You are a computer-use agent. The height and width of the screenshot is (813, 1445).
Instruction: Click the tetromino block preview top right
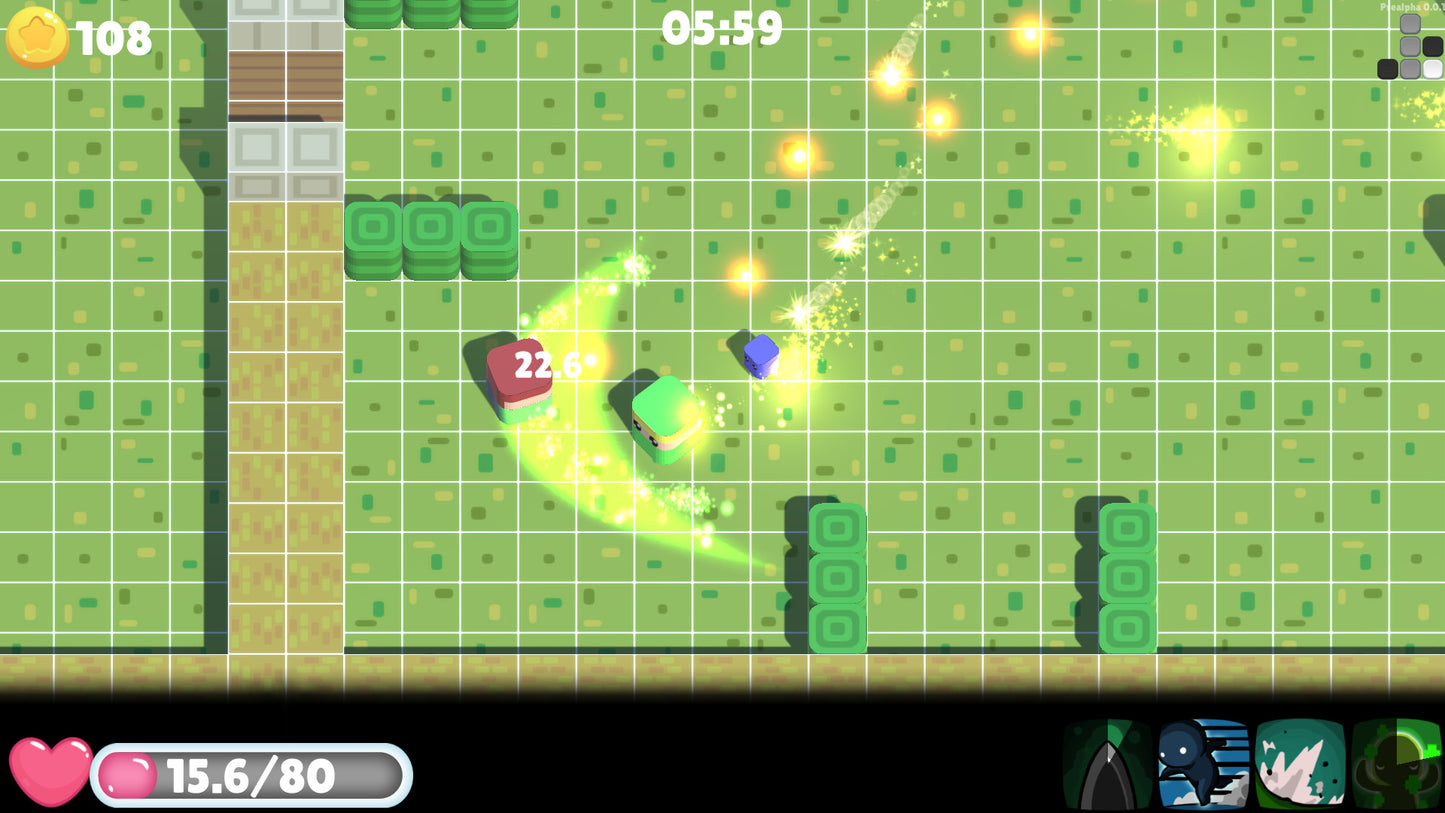coord(1410,45)
